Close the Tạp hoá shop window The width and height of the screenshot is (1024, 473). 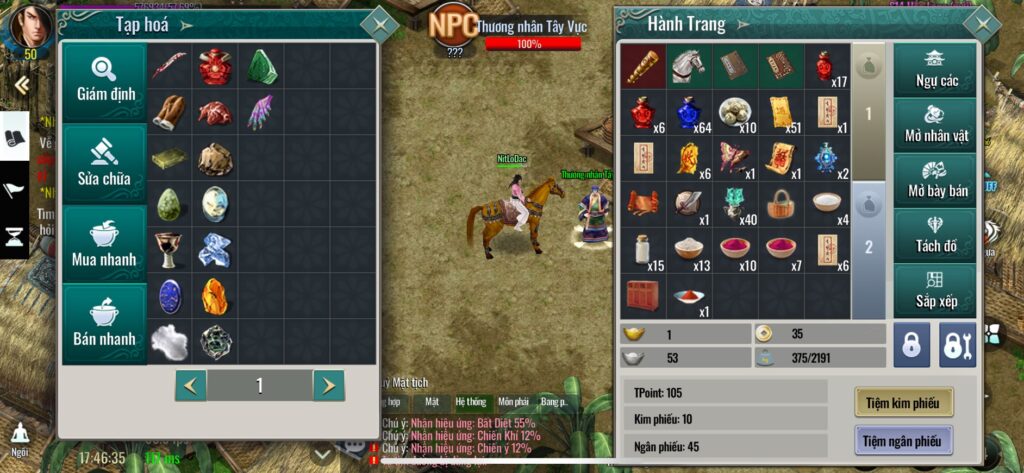[x=379, y=23]
